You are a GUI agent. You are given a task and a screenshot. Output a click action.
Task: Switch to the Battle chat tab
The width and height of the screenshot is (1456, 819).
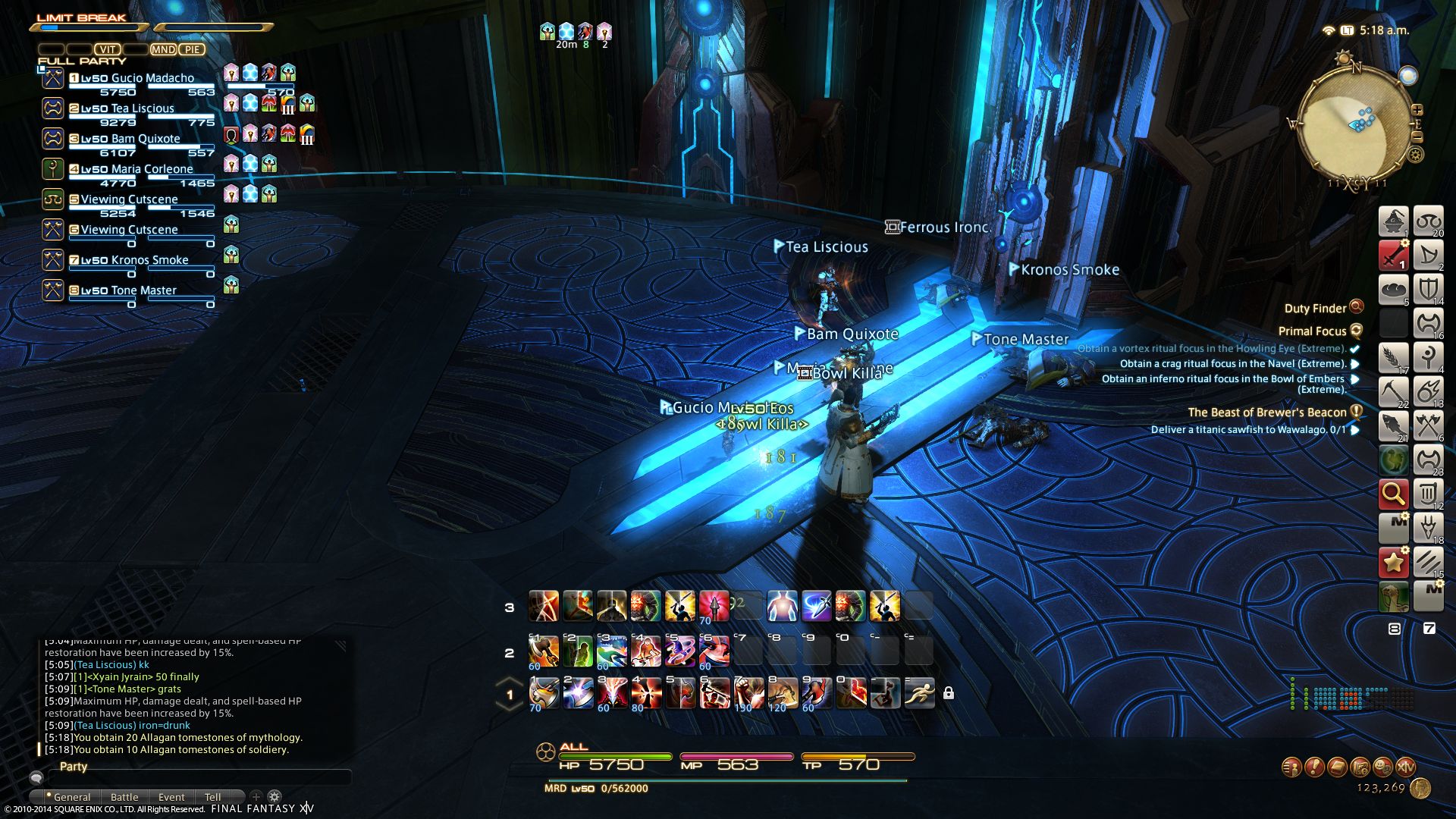point(124,797)
